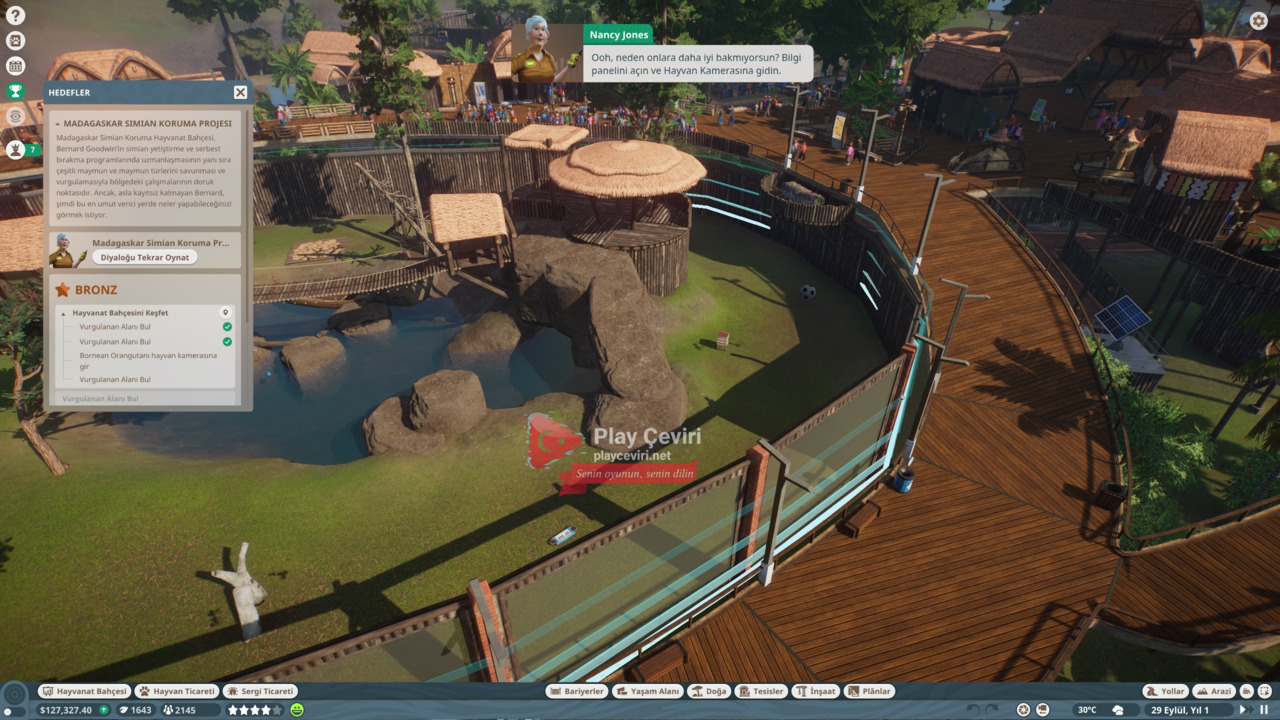
Task: Open the Hayvanat Bahçesi menu
Action: 85,691
